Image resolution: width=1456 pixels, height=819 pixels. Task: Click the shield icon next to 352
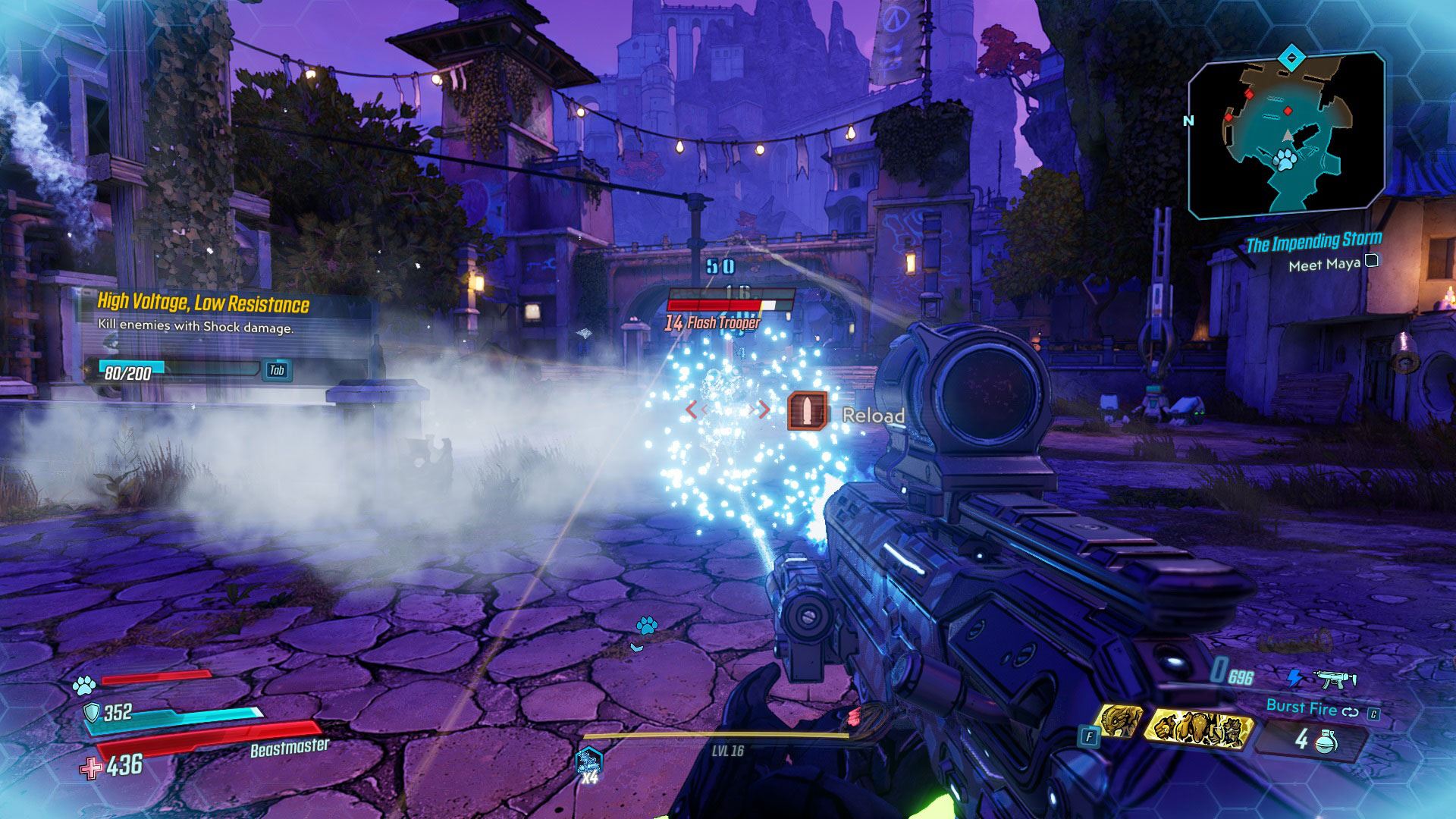[x=91, y=712]
